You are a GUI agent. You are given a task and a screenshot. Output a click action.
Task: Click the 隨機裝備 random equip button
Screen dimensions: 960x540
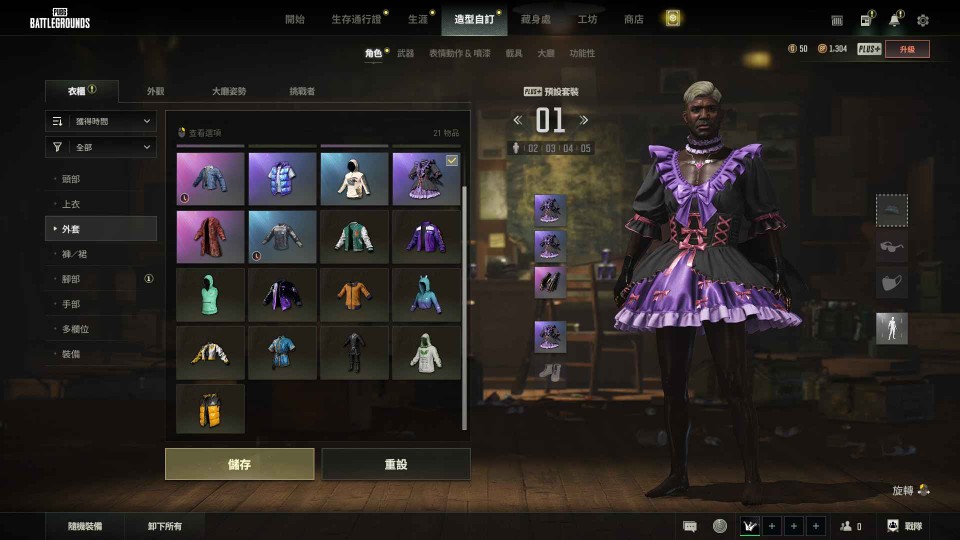pyautogui.click(x=85, y=526)
